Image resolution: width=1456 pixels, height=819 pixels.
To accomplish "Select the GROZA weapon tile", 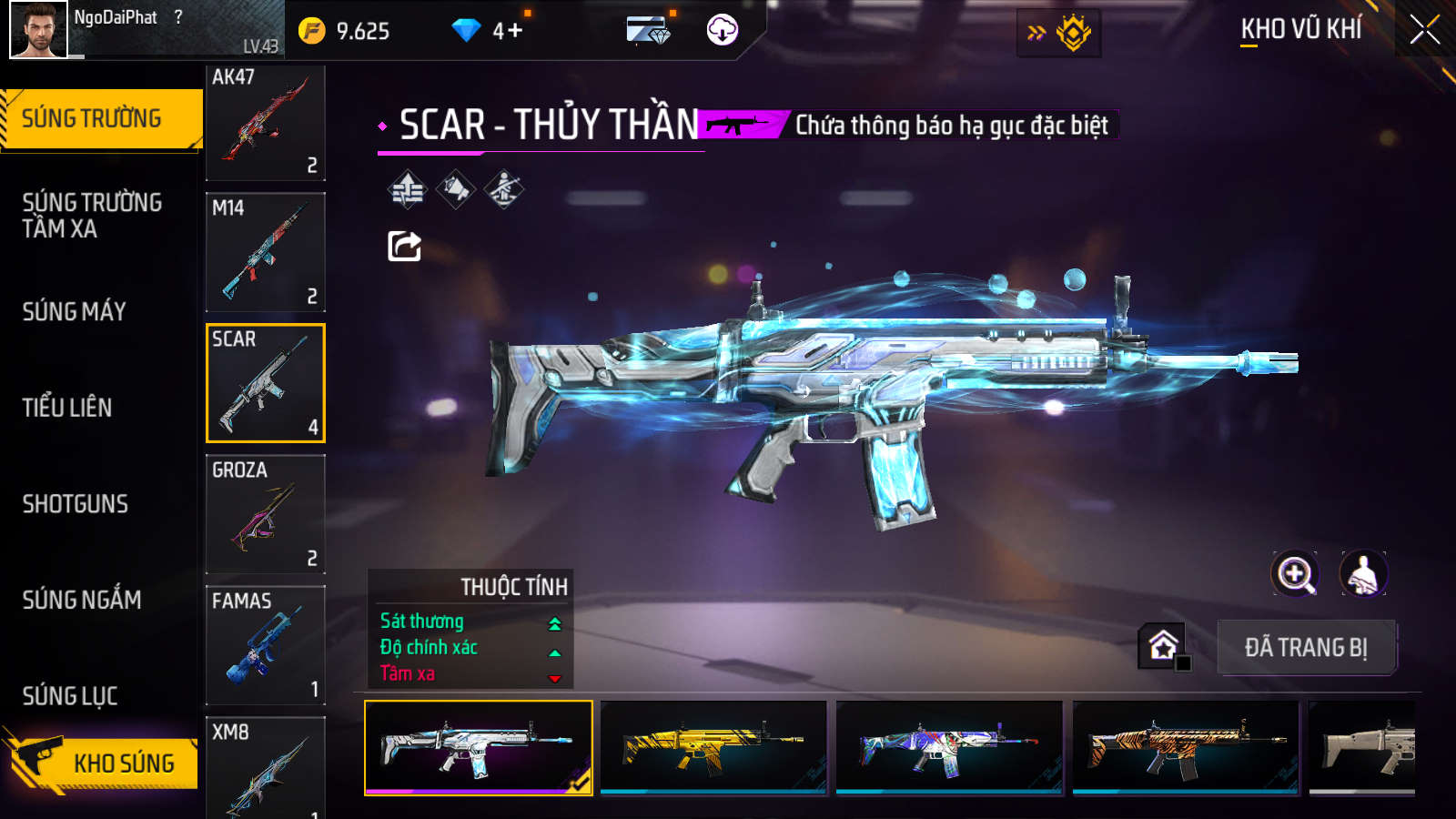I will (x=266, y=514).
